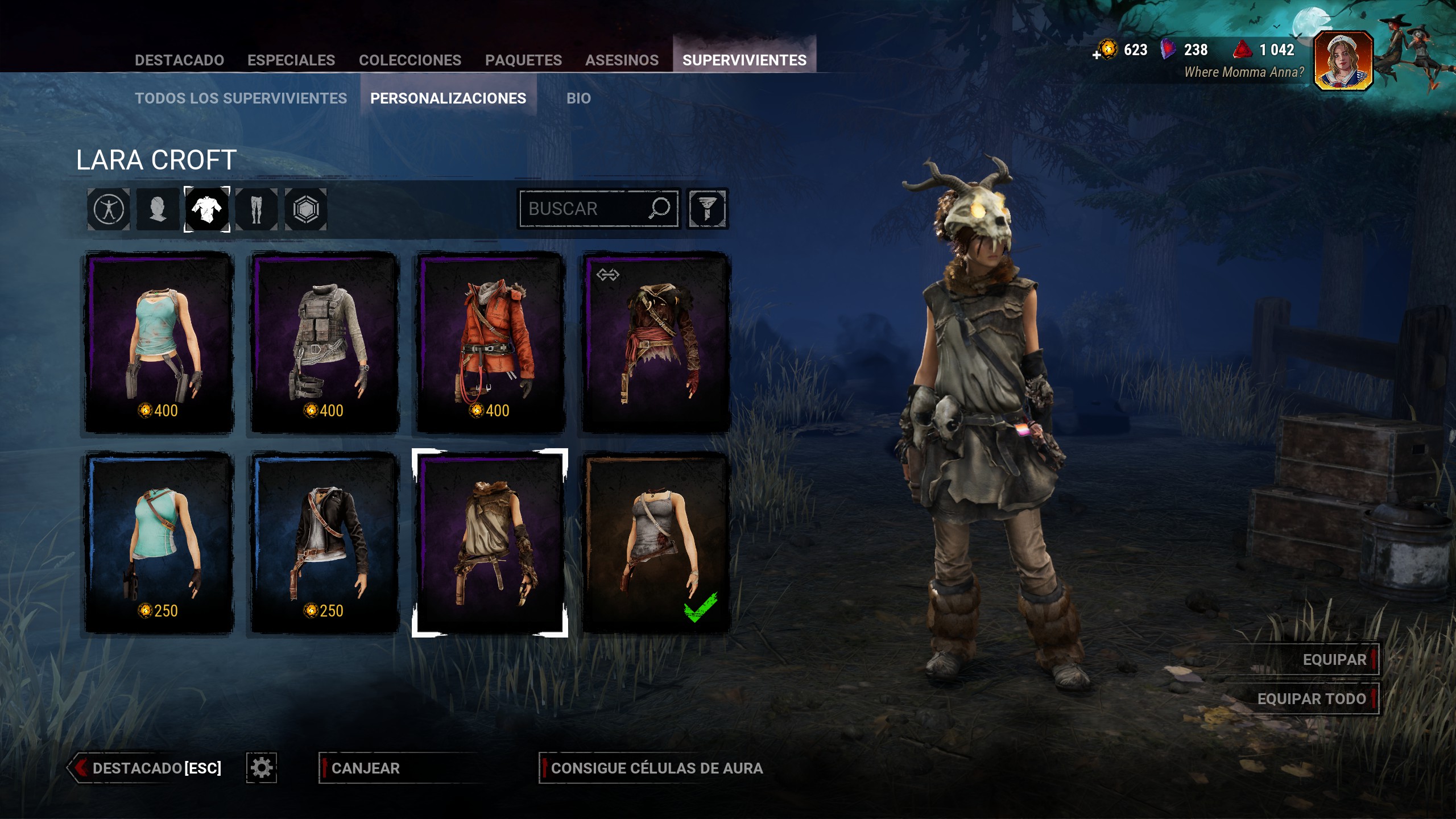Select the equipped gray tank top

pyautogui.click(x=656, y=542)
